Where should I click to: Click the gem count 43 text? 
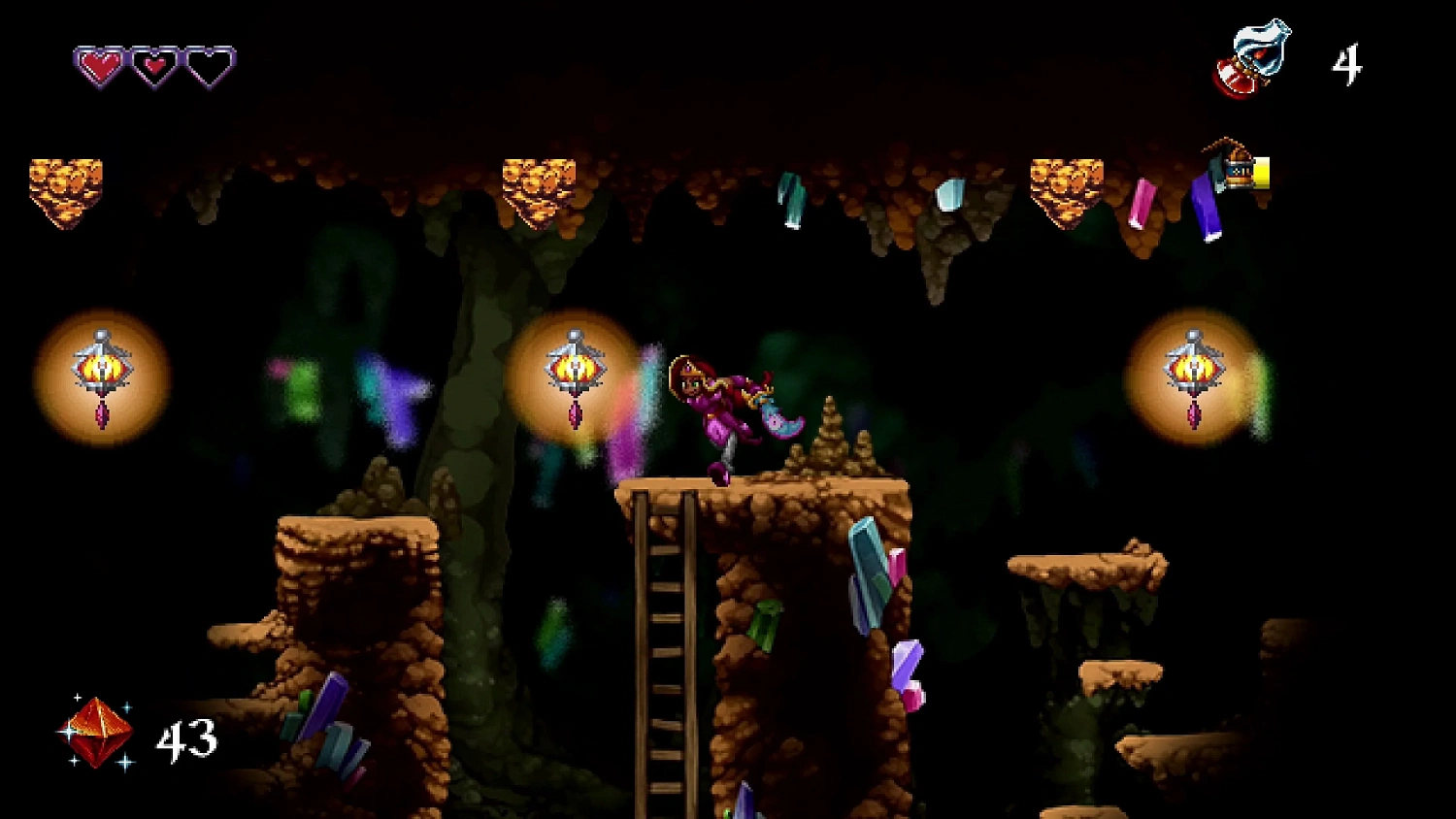coord(186,737)
